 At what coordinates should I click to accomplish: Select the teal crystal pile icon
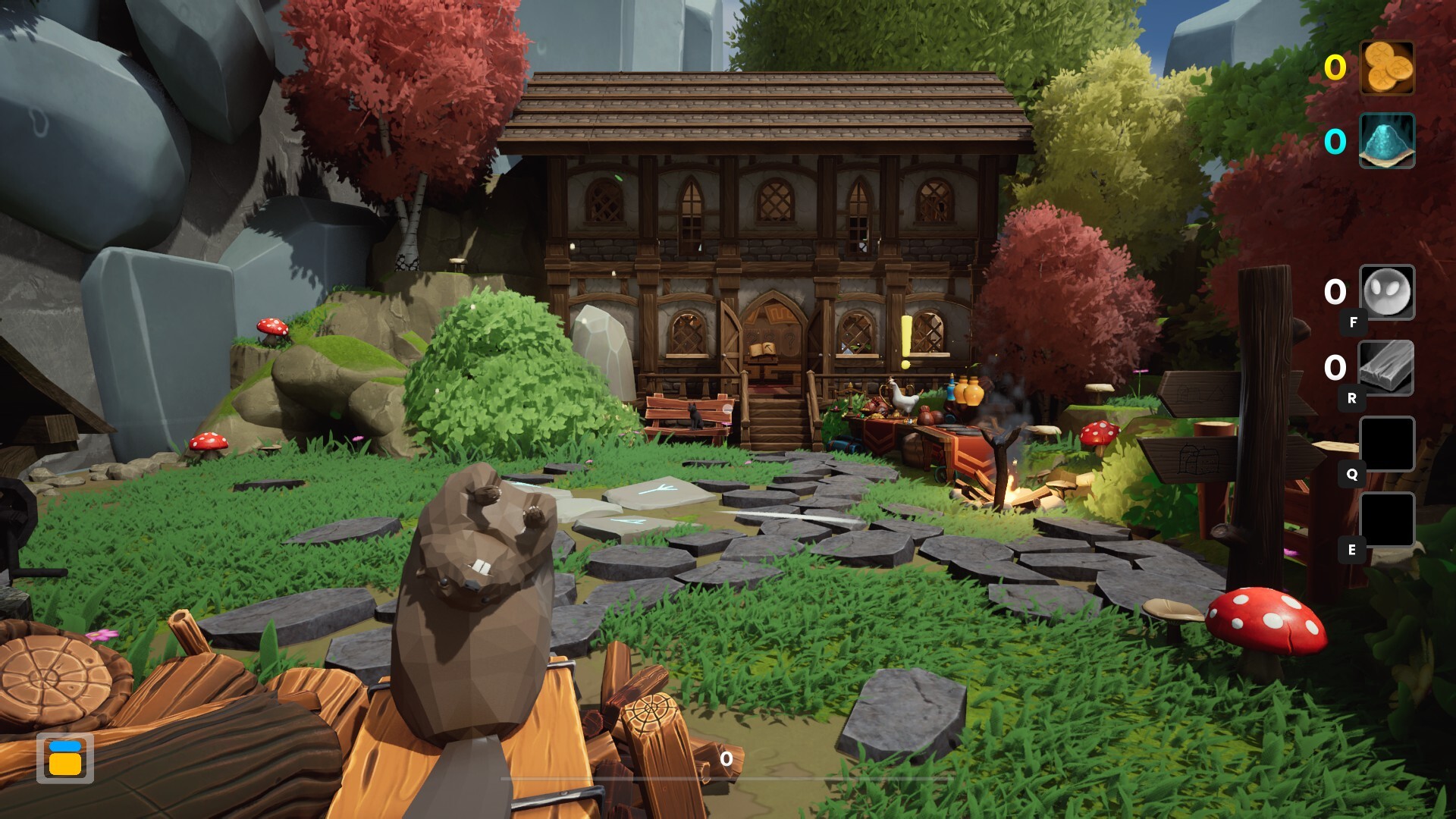pyautogui.click(x=1387, y=141)
